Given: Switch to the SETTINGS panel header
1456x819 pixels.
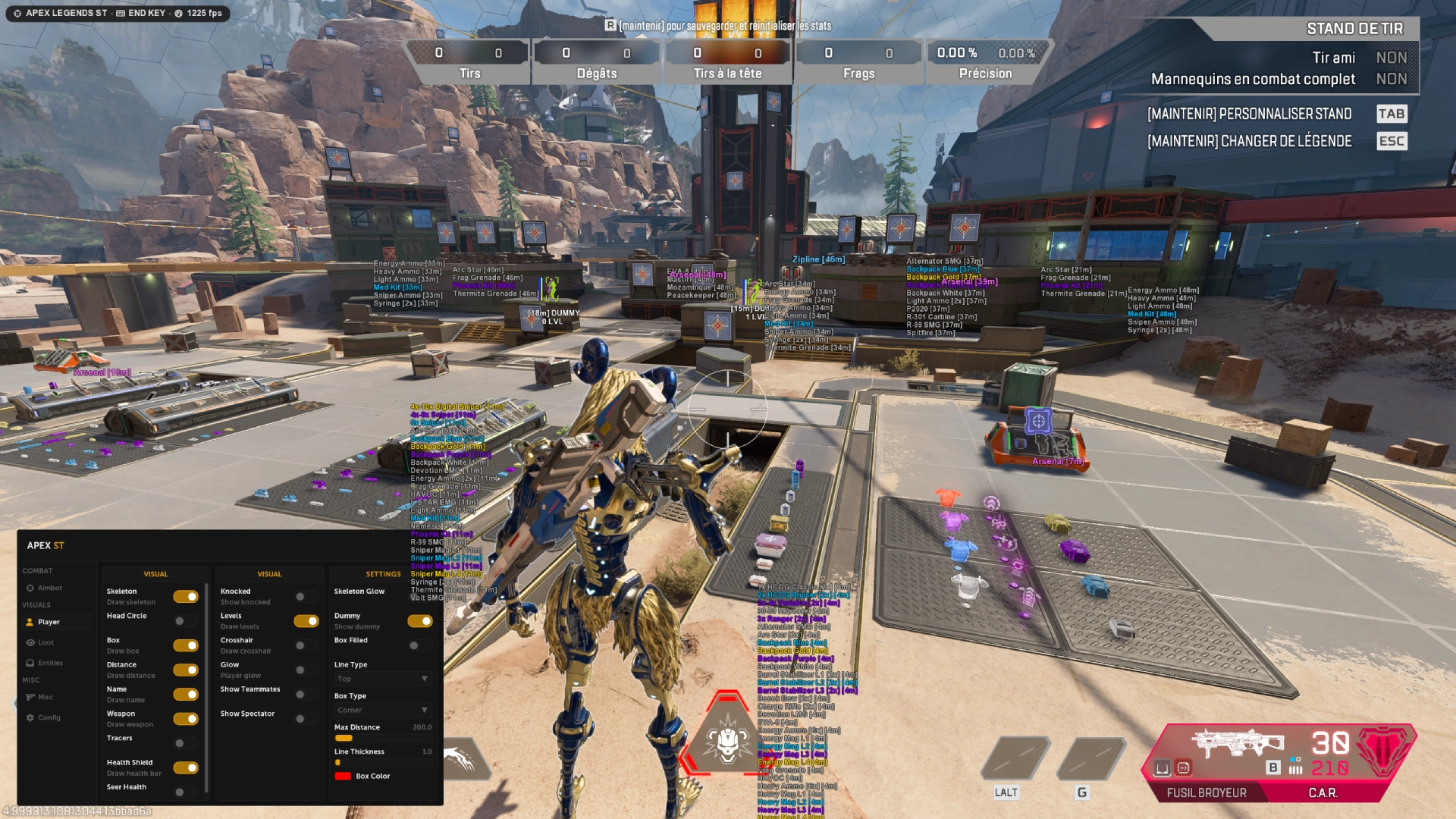Looking at the screenshot, I should (x=383, y=574).
